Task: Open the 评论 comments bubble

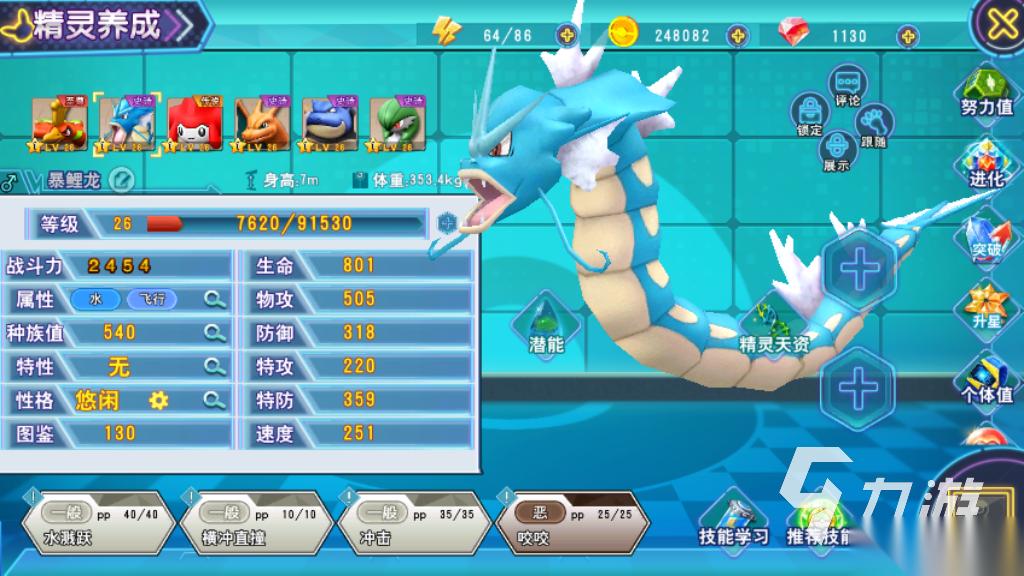Action: (848, 84)
